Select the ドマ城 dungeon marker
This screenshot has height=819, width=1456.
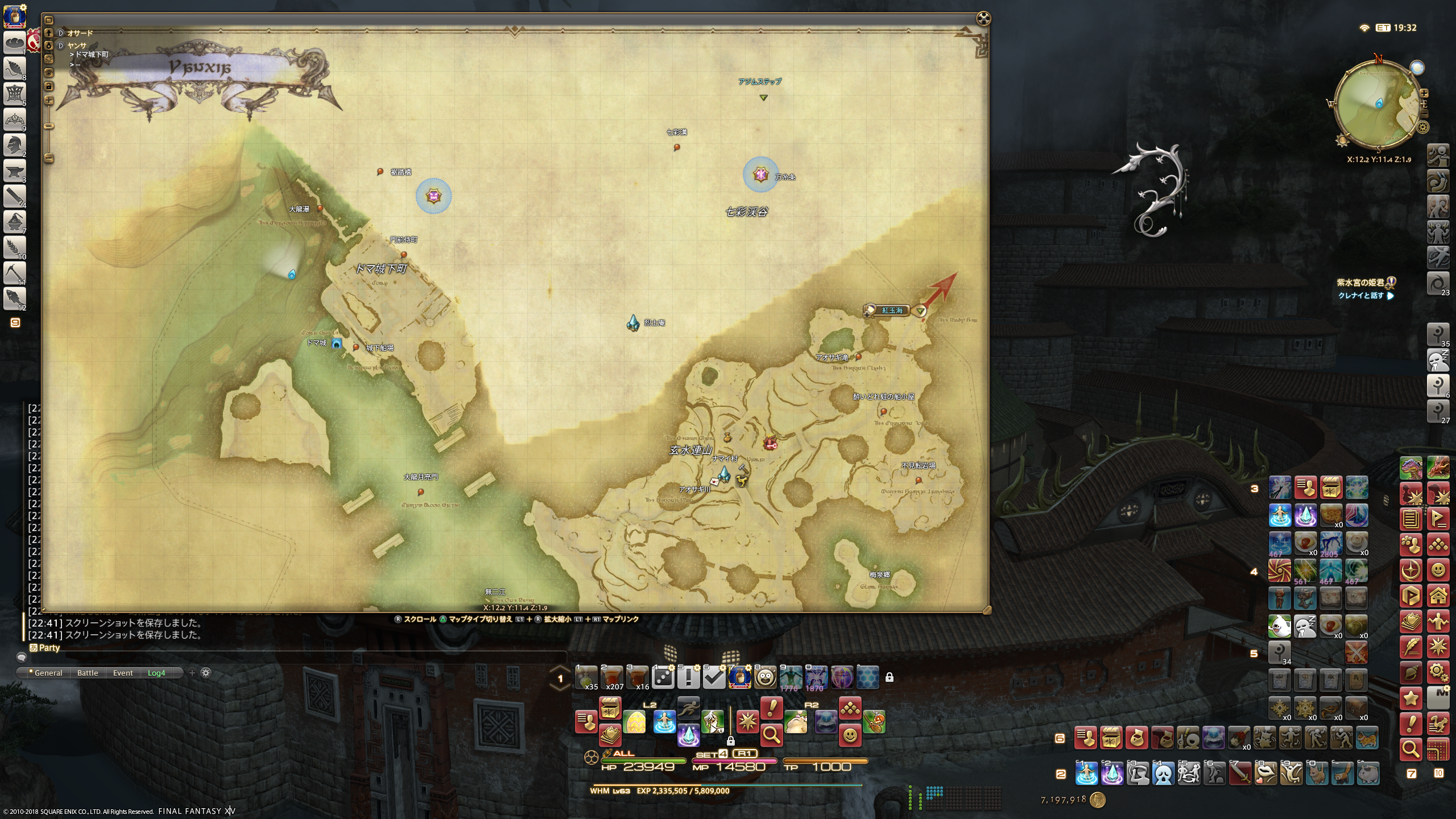(337, 344)
